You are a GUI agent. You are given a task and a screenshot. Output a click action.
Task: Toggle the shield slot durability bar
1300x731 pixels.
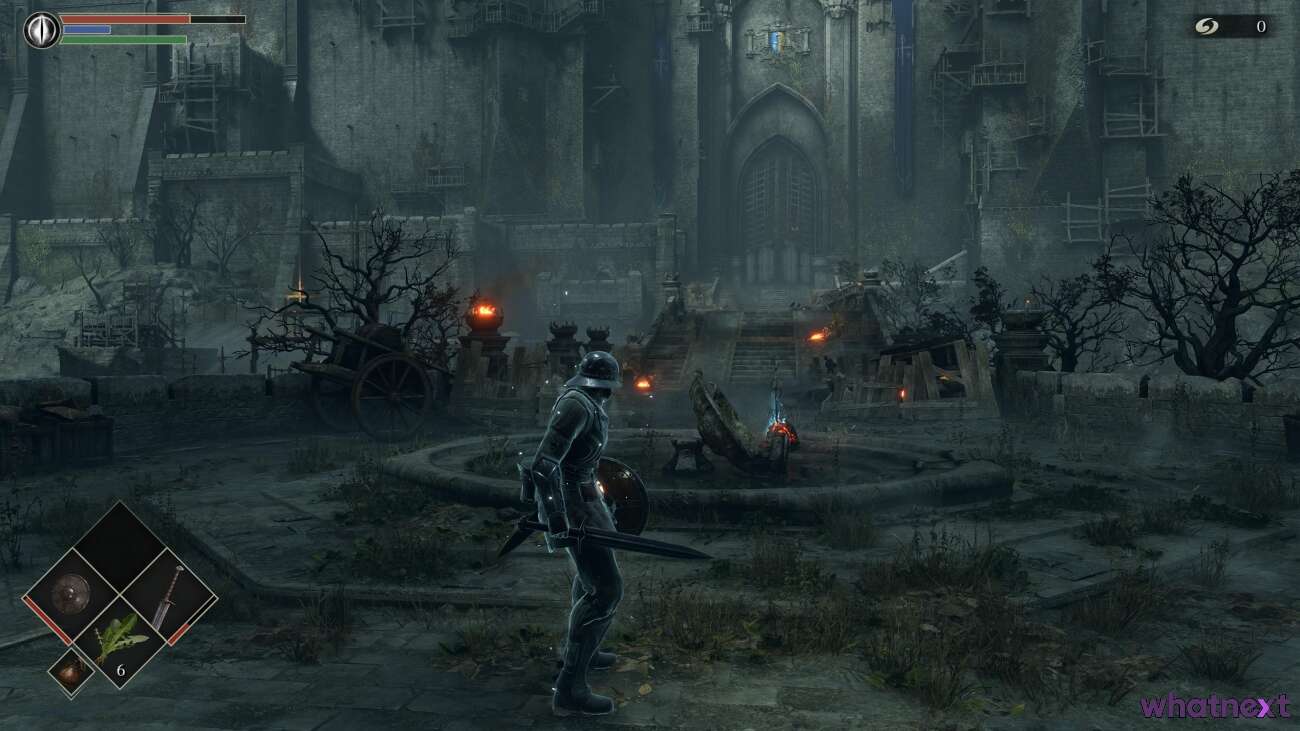tap(45, 620)
